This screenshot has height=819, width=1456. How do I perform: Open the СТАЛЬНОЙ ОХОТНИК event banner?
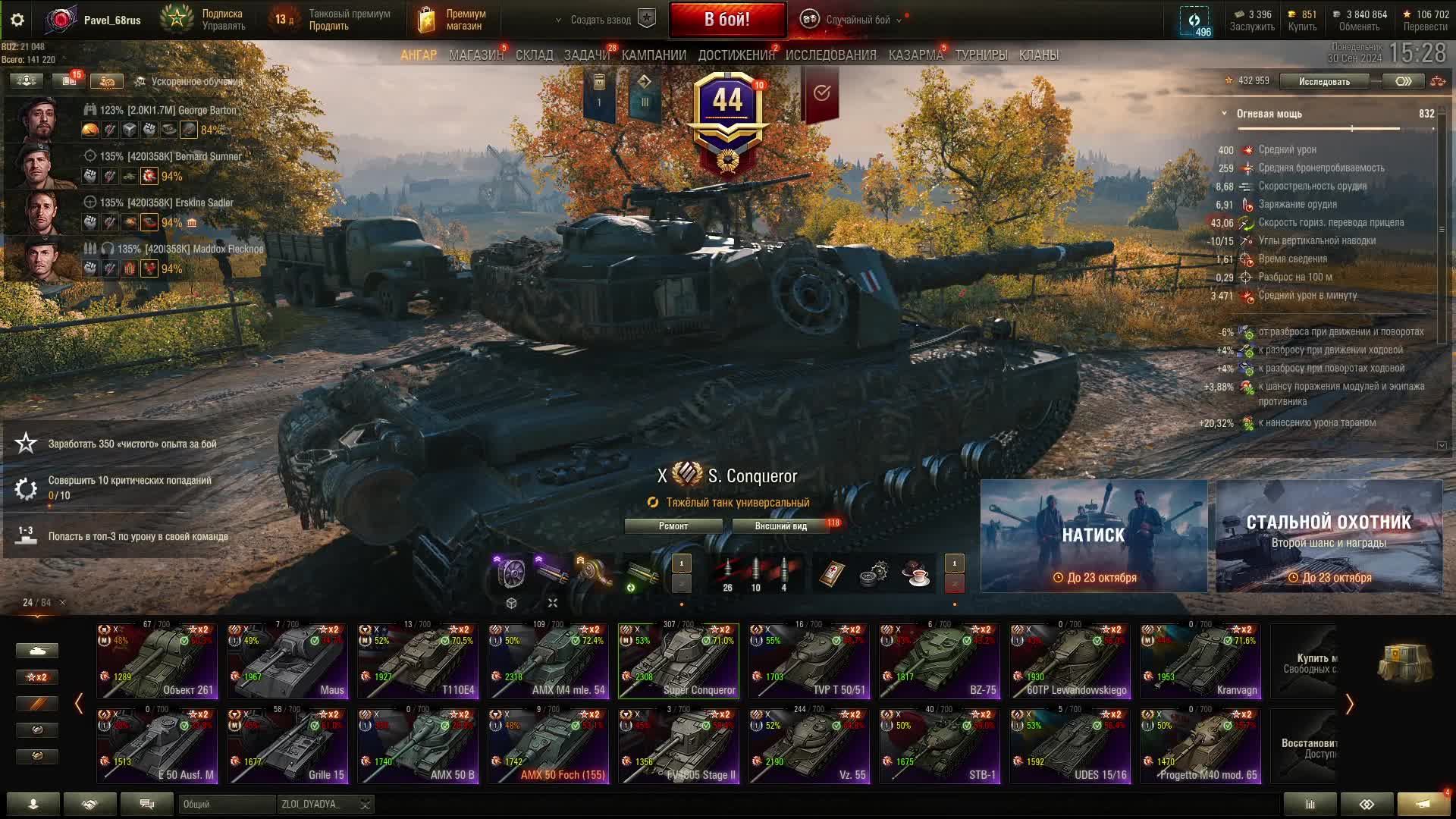(1329, 535)
